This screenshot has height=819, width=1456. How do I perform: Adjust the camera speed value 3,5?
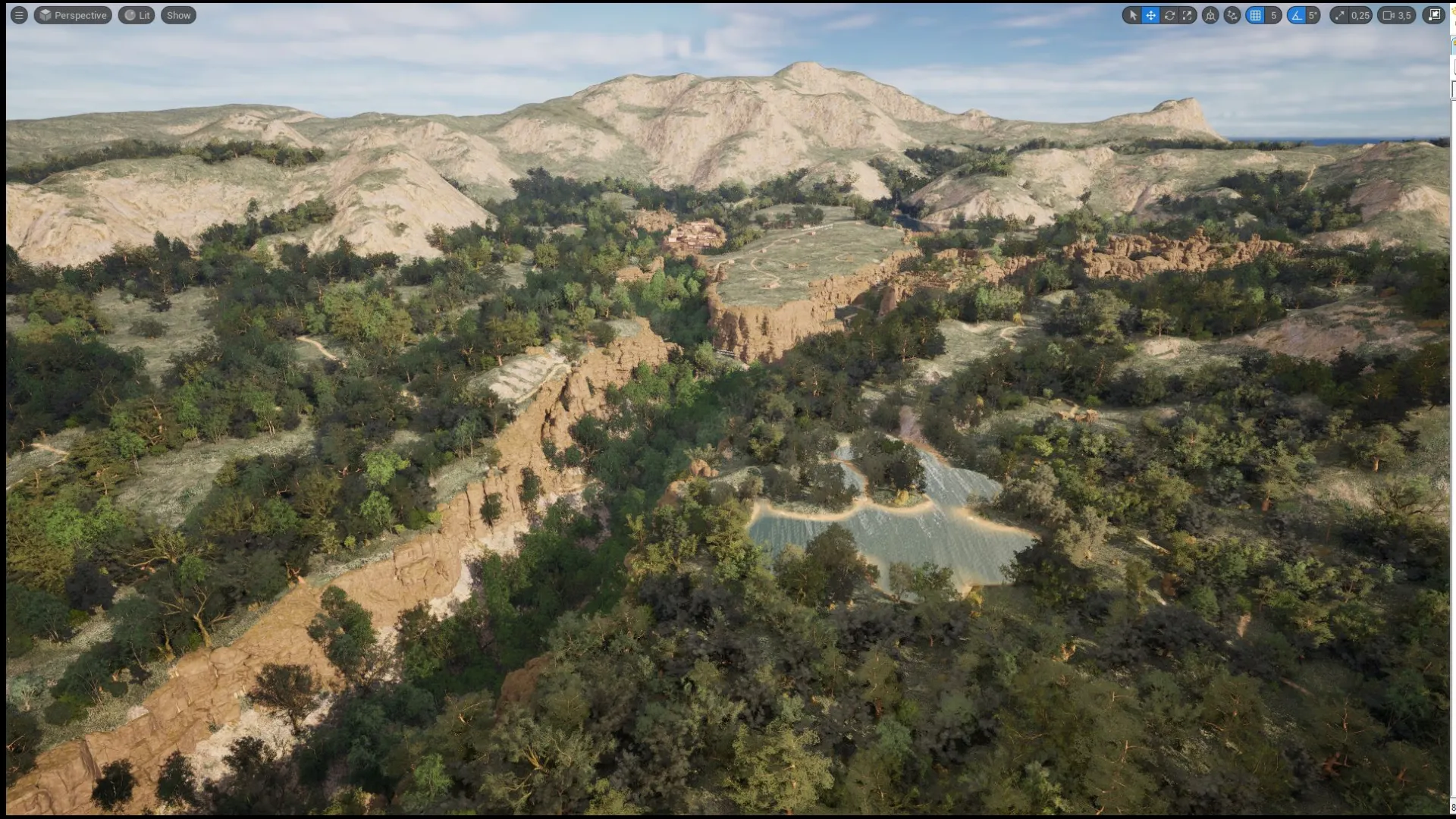point(1404,15)
